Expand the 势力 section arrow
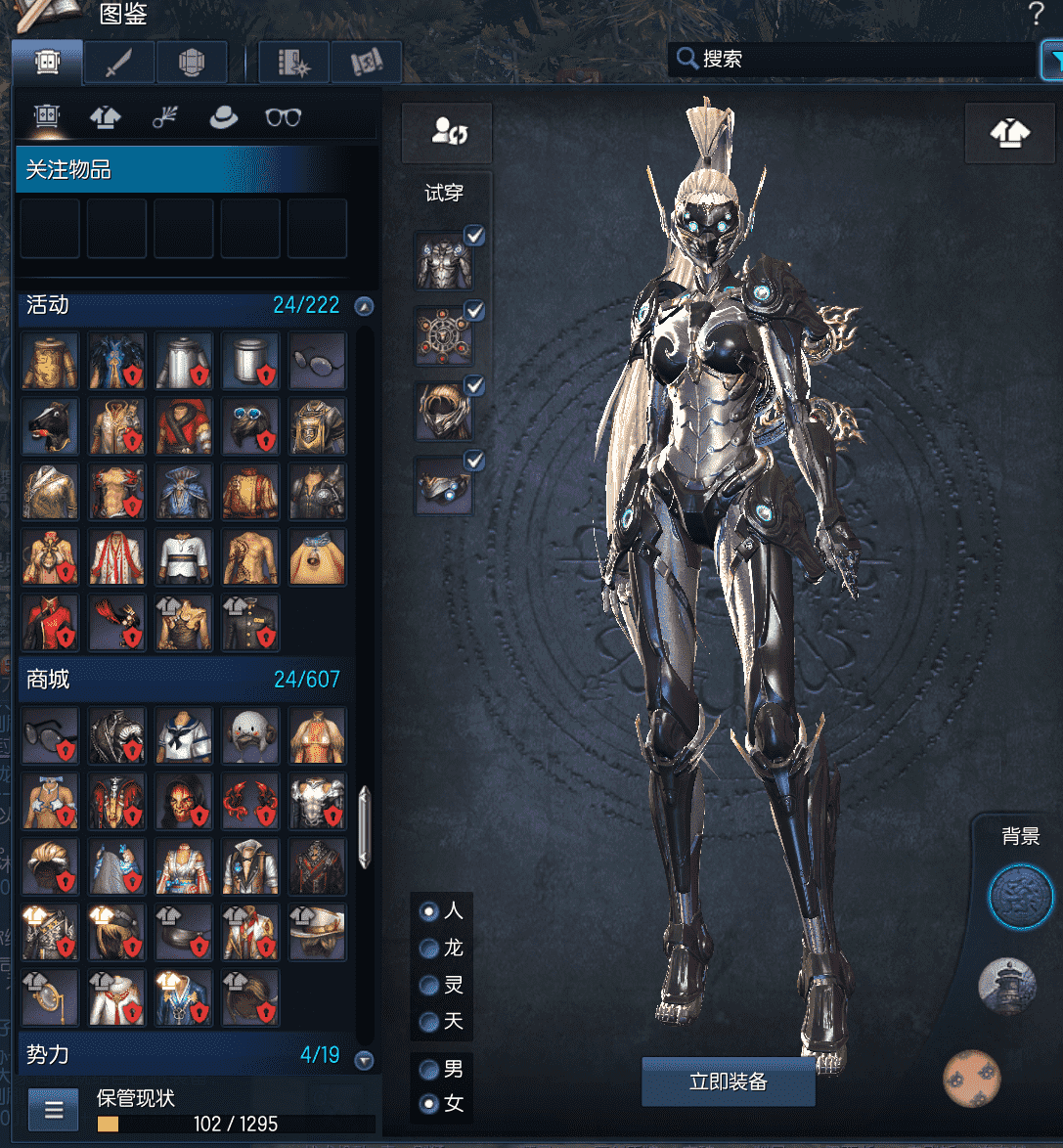Screen dimensions: 1063x1148 pyautogui.click(x=364, y=1060)
